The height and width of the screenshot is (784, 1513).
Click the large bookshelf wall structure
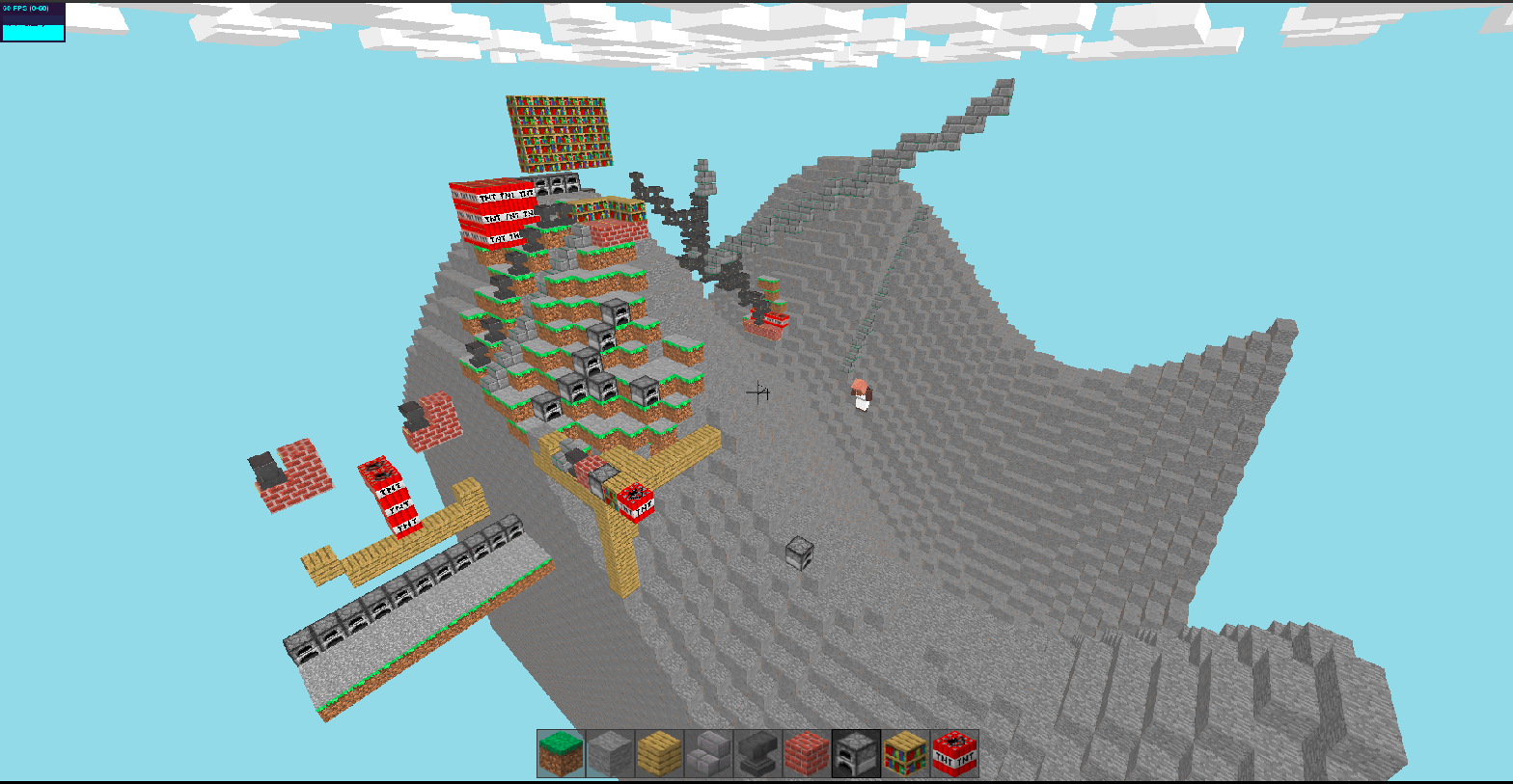coord(560,130)
